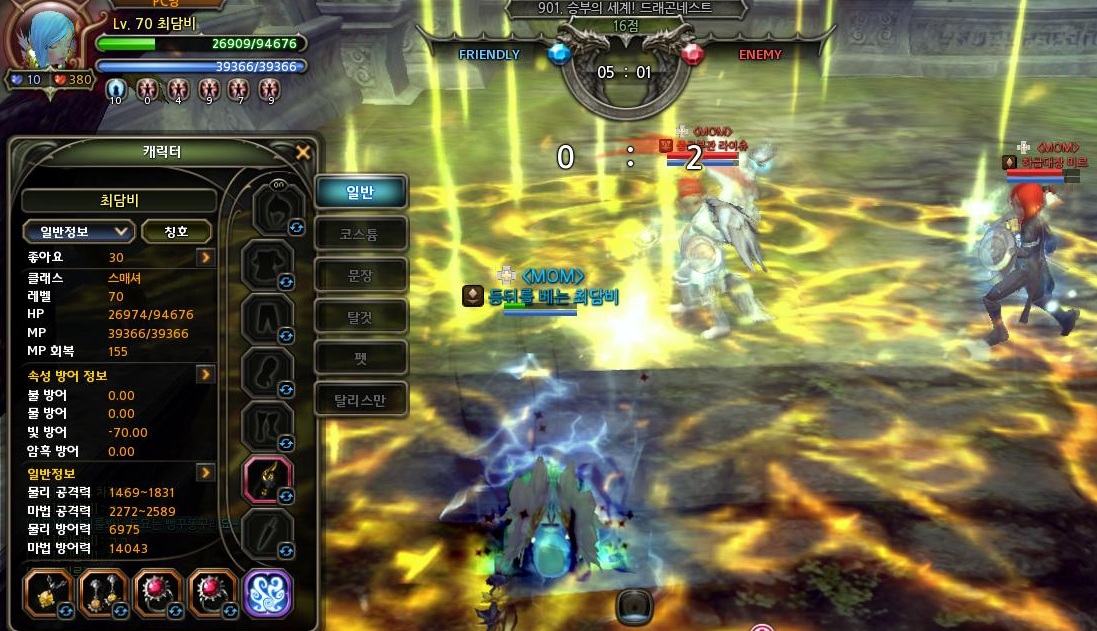Expand the arrow next to 좋아요
Image resolution: width=1097 pixels, height=631 pixels.
[x=205, y=257]
